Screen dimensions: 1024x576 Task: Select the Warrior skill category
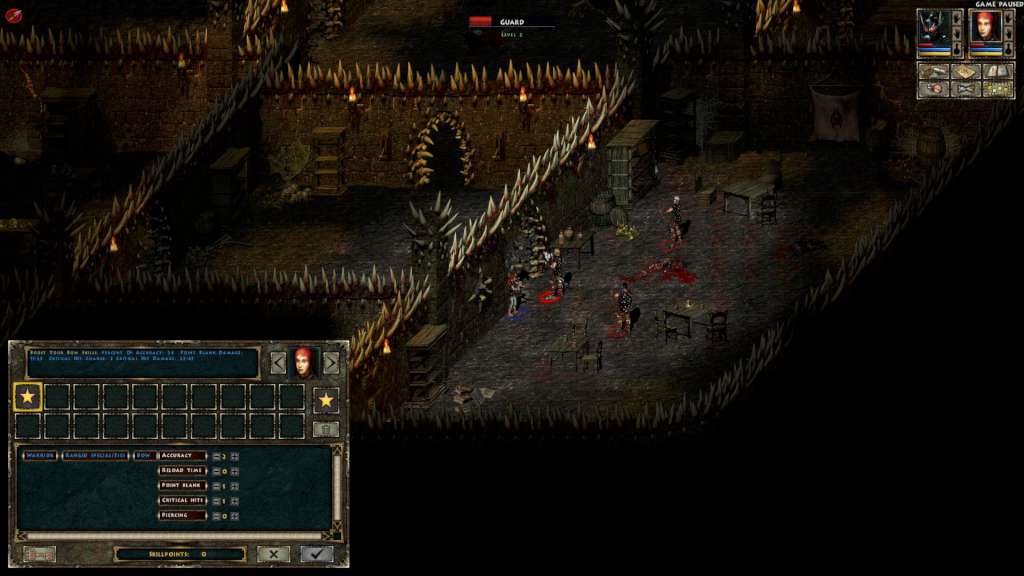[x=40, y=455]
